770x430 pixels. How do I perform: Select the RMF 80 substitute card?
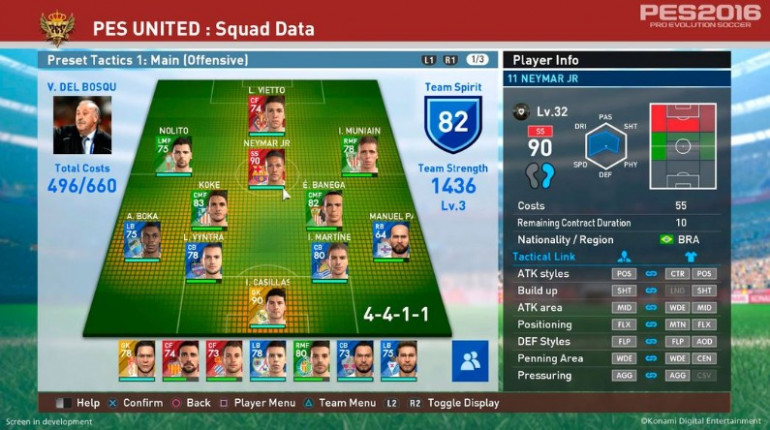coord(312,360)
